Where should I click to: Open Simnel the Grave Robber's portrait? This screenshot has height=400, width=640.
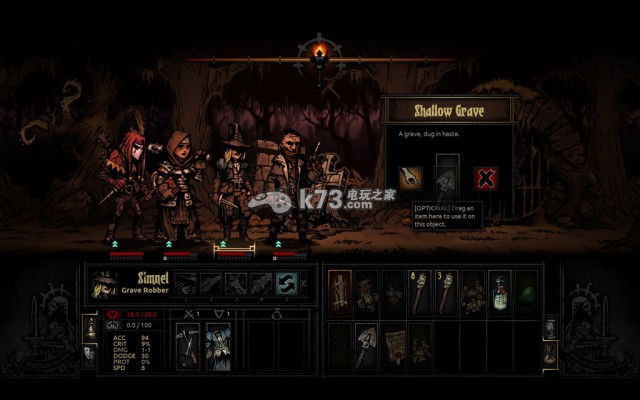tap(103, 284)
